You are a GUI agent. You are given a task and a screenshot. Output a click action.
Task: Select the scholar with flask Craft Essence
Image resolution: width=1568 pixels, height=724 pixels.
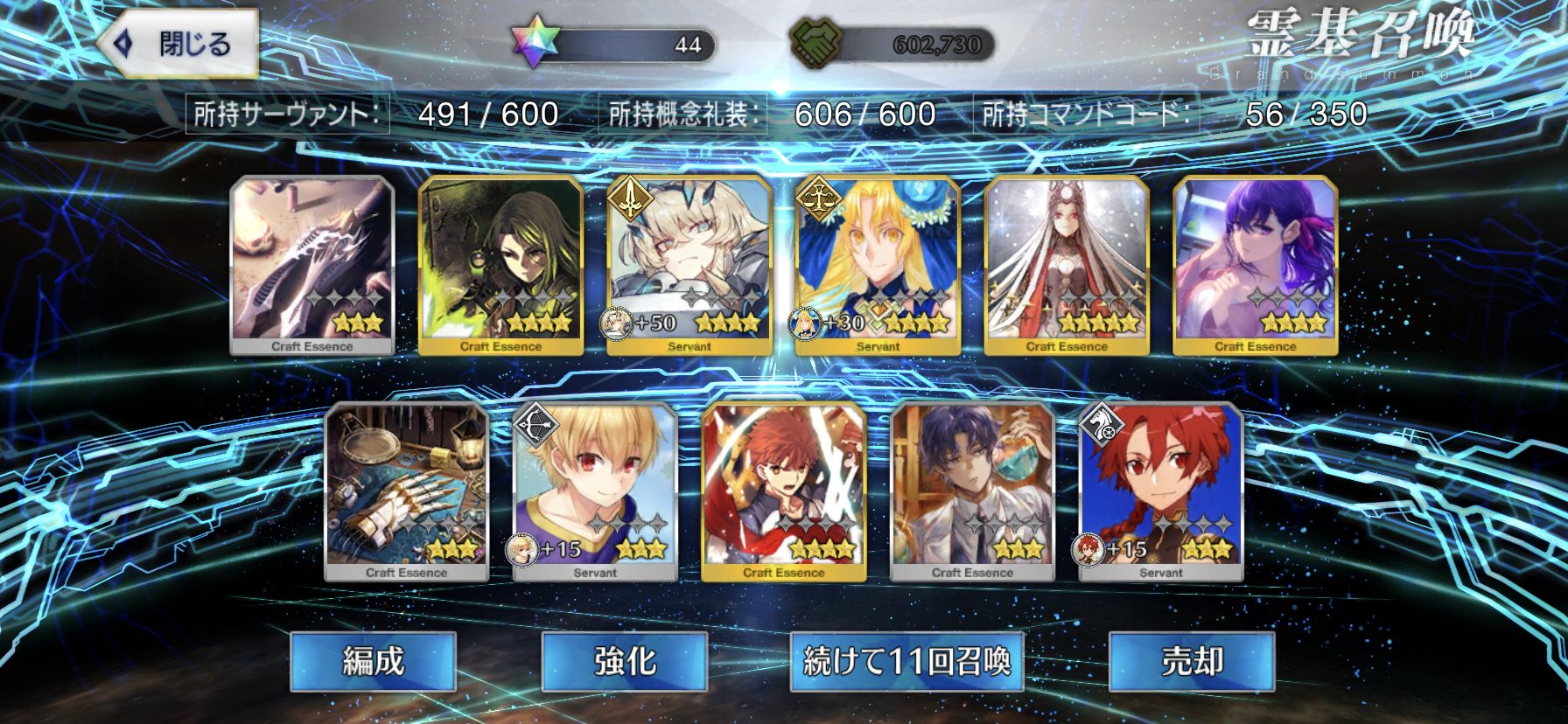(972, 491)
